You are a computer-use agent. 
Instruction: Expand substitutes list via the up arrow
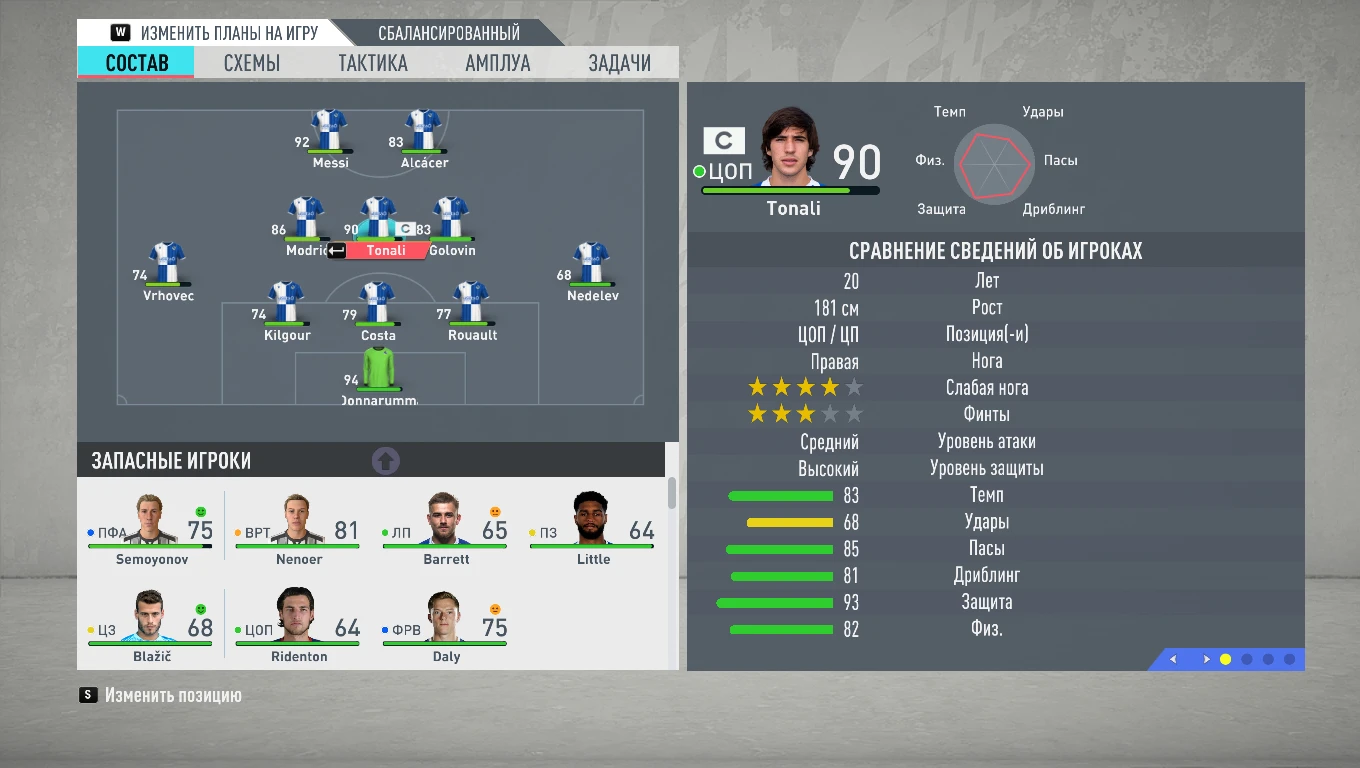click(384, 460)
